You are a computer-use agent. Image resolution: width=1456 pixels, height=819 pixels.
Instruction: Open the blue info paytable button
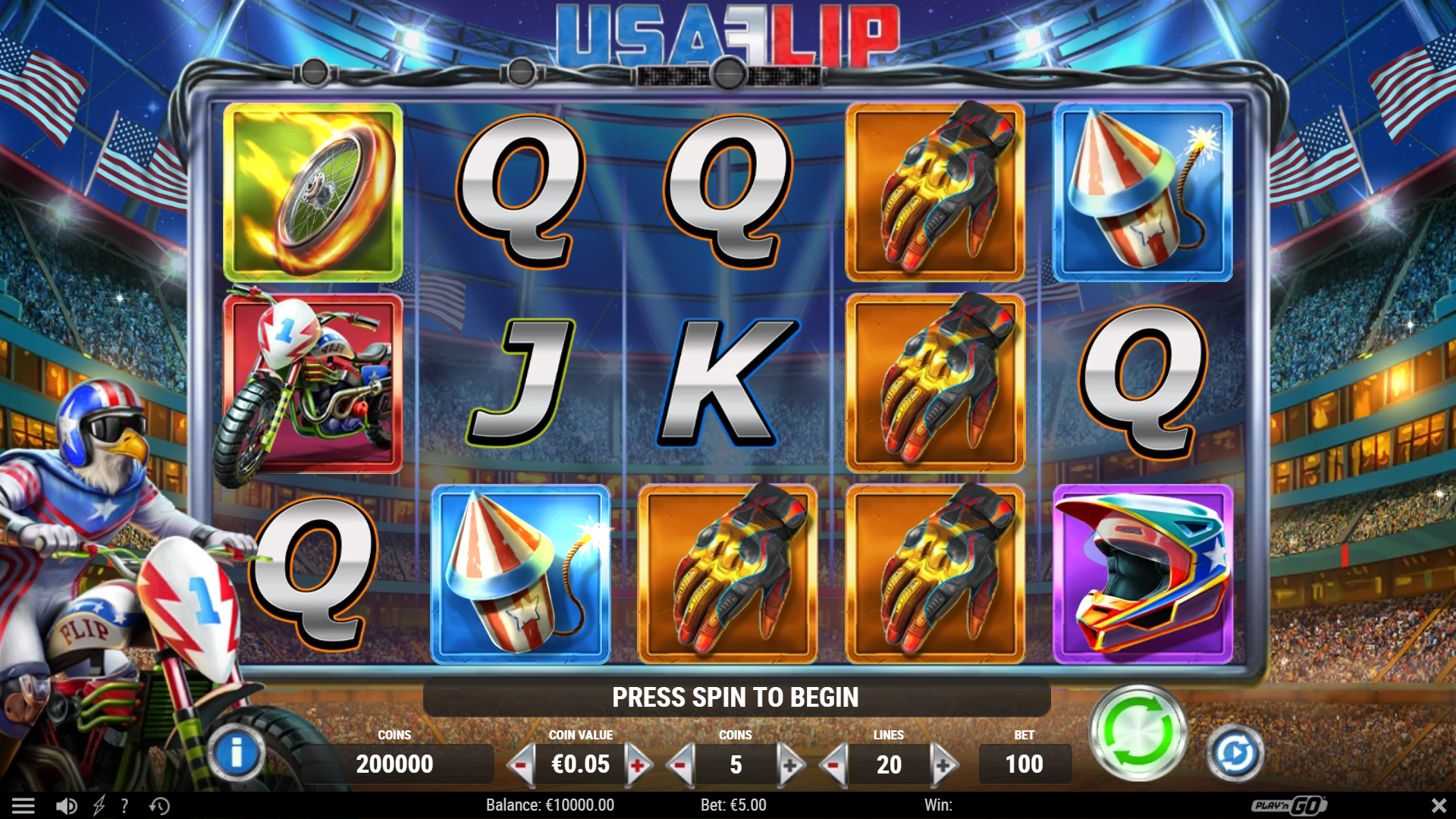236,753
